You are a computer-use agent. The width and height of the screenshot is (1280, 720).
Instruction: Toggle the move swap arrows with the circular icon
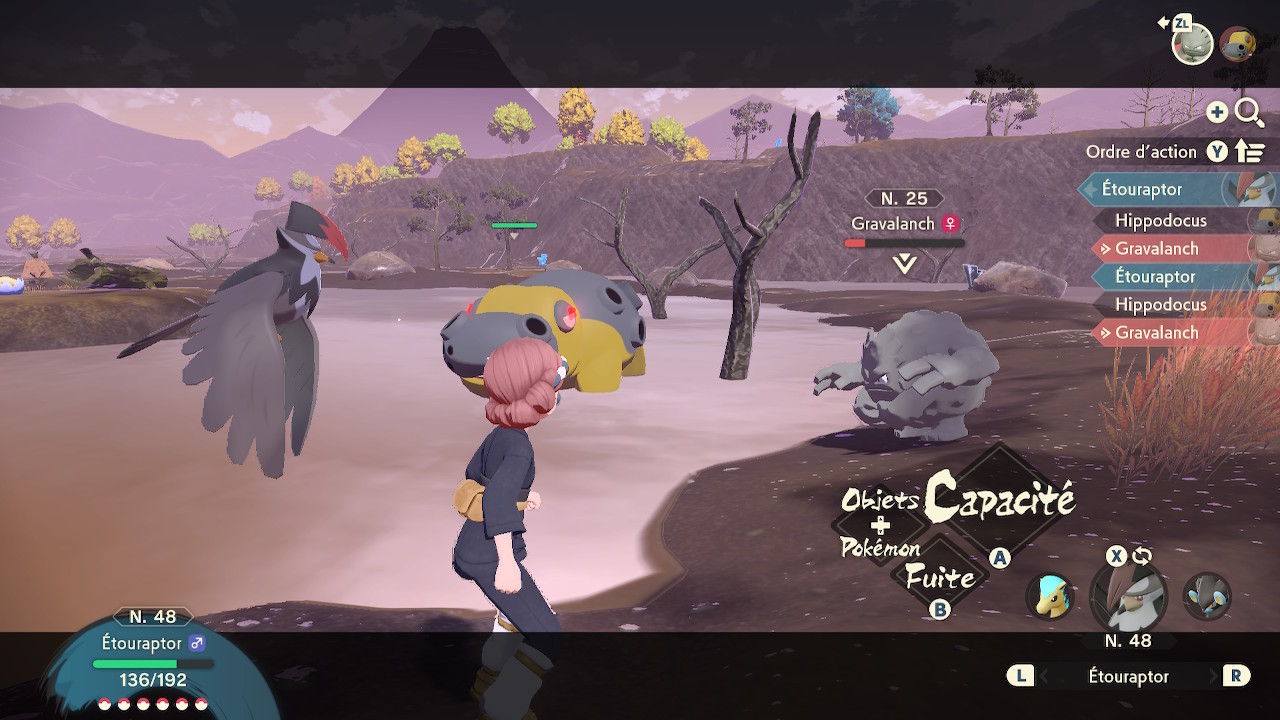tap(1140, 556)
